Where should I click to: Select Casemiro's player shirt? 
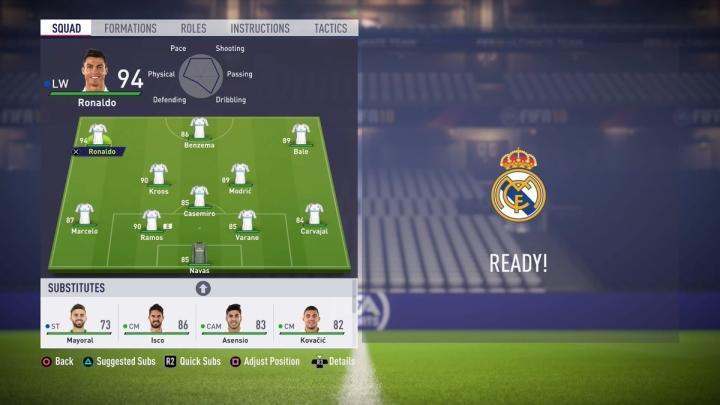coord(199,196)
